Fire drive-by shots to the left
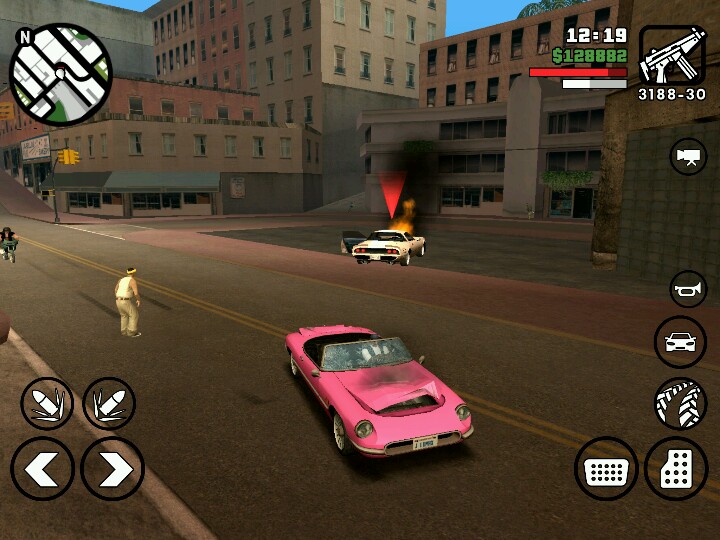The width and height of the screenshot is (720, 540). [47, 404]
